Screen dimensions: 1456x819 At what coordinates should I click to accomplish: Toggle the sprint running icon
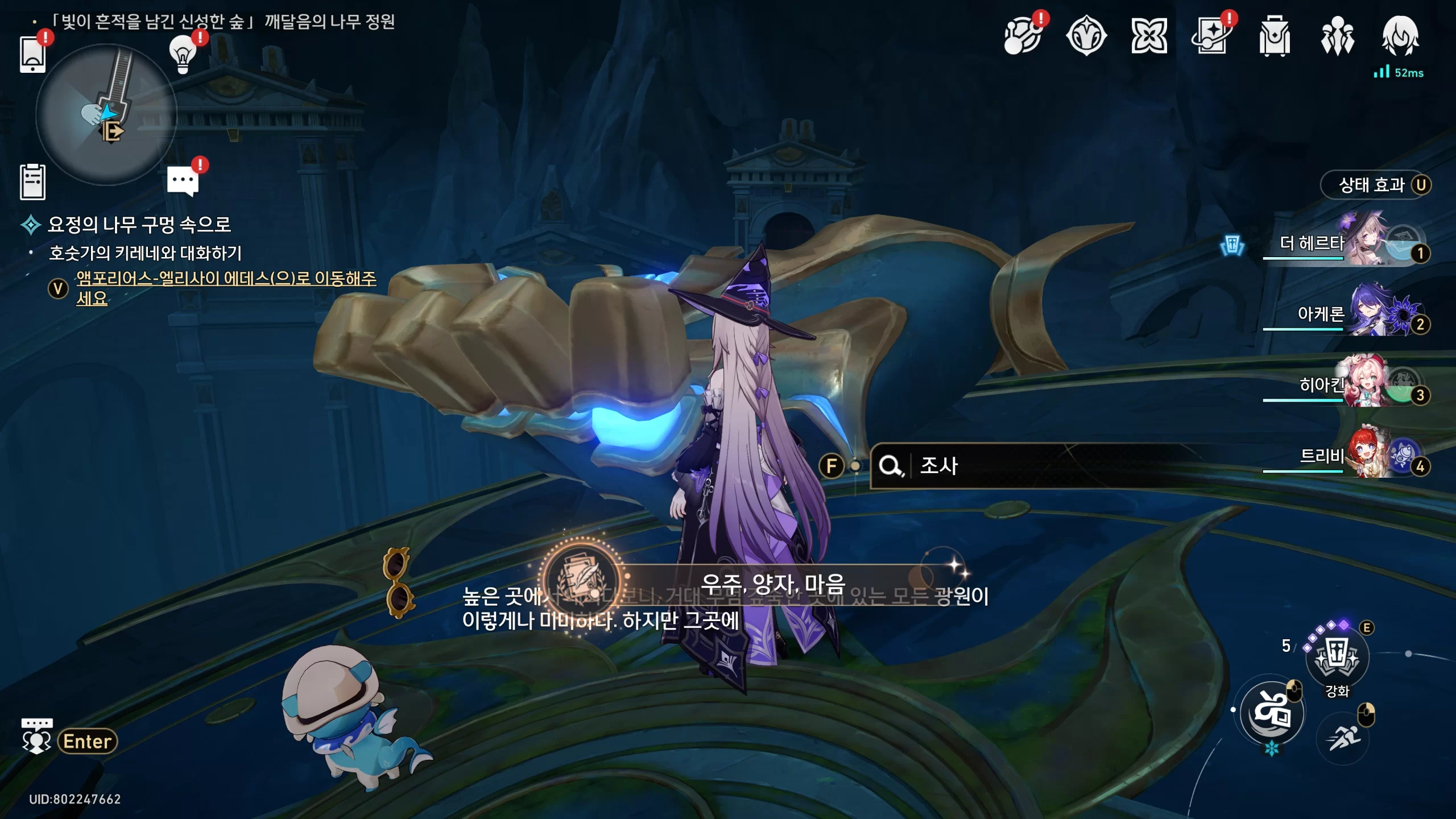(x=1343, y=739)
